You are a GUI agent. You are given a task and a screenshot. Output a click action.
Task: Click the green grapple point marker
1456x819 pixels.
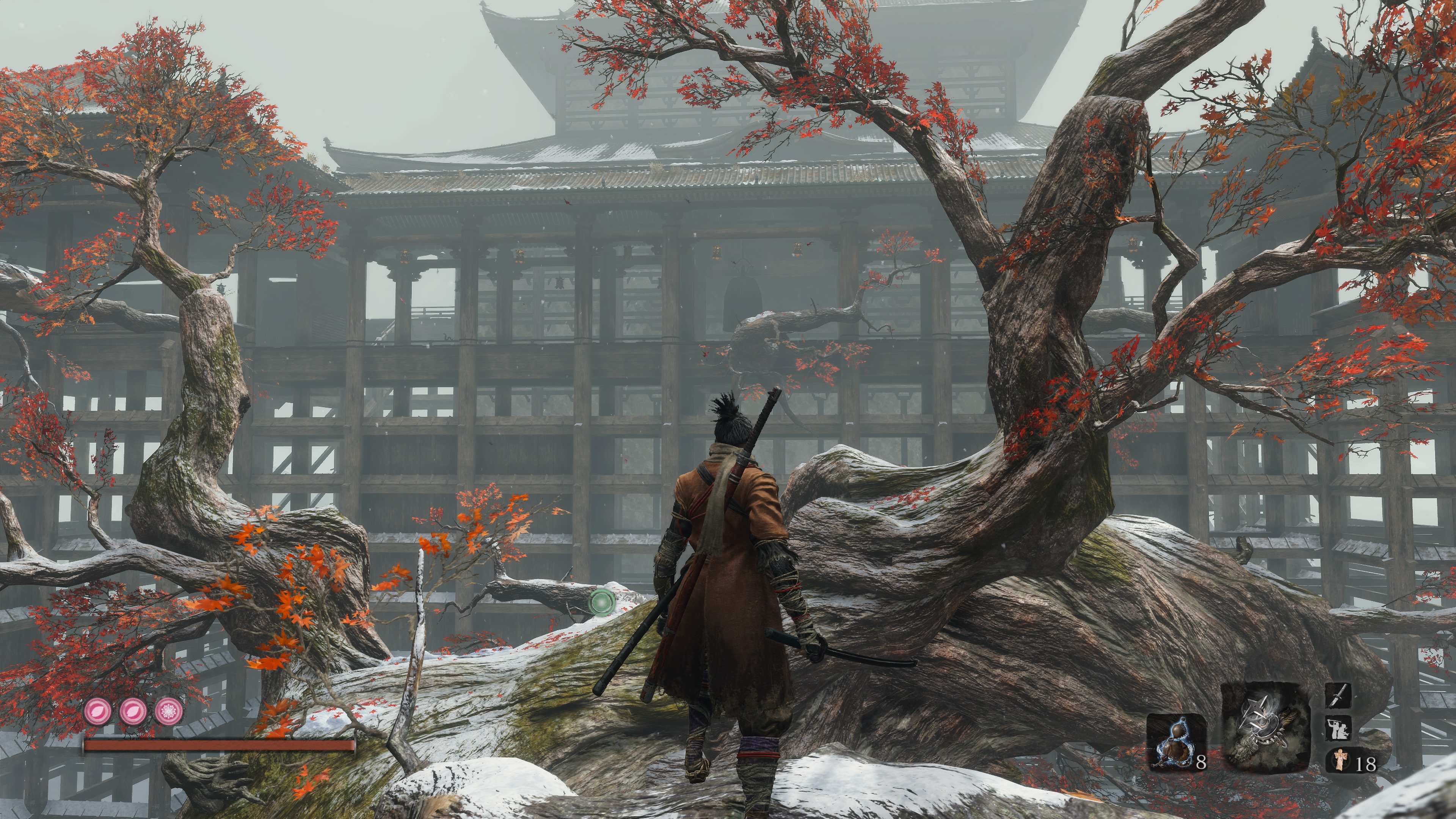pyautogui.click(x=601, y=601)
